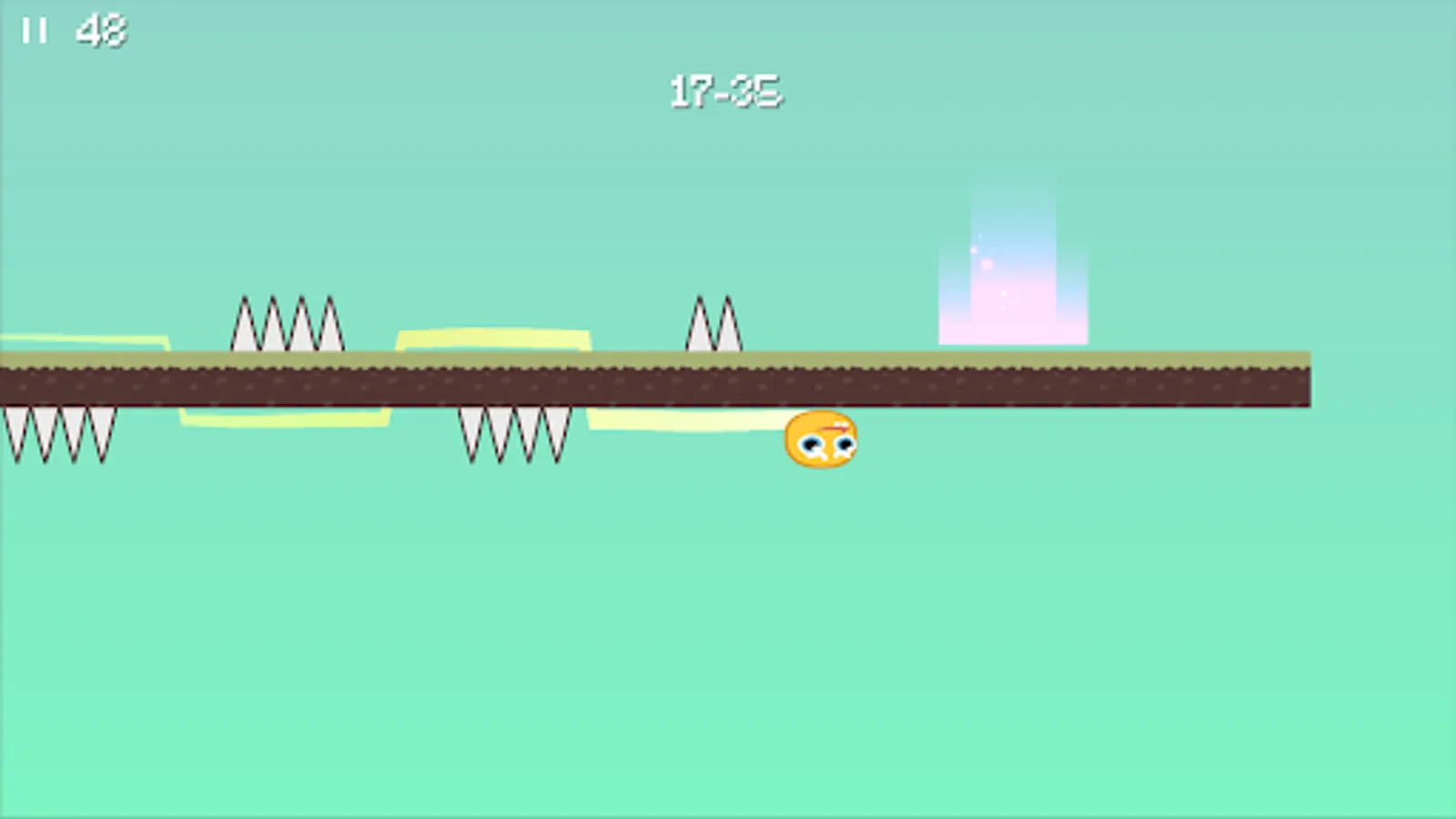Viewport: 1456px width, 819px height.
Task: Click the partial yellow box at the left edge
Action: (x=82, y=341)
